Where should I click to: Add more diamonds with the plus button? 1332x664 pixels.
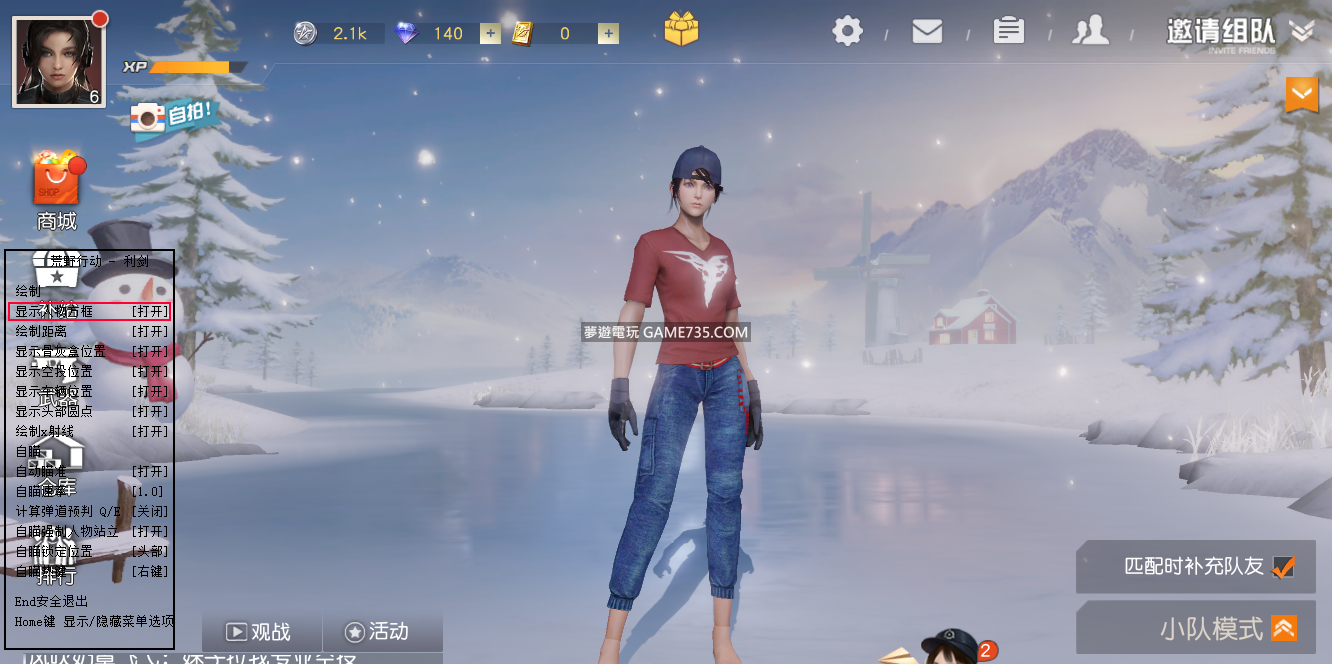tap(490, 33)
